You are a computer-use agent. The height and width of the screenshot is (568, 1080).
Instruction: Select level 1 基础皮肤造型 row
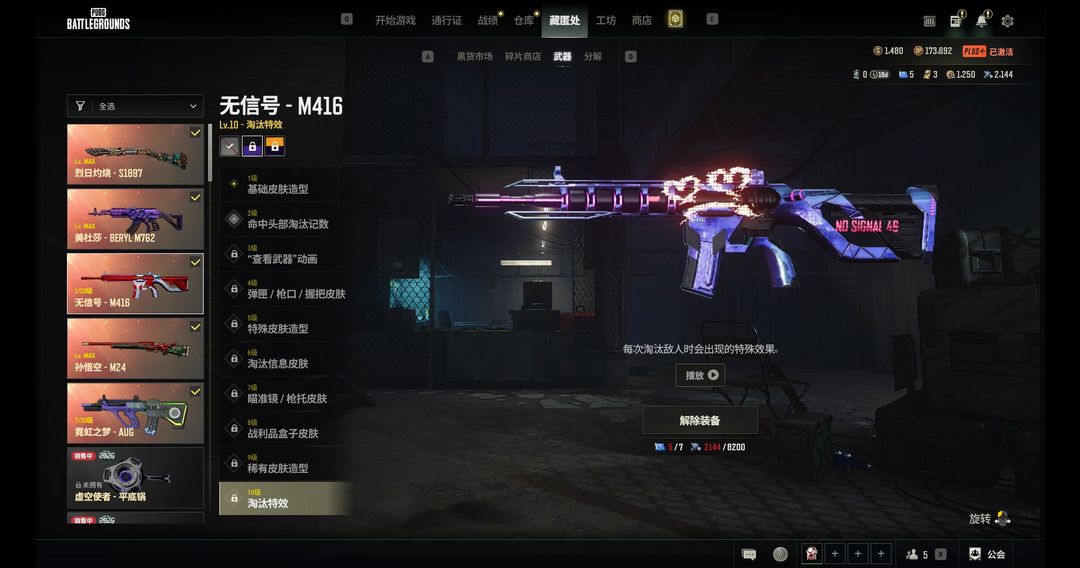click(x=285, y=187)
